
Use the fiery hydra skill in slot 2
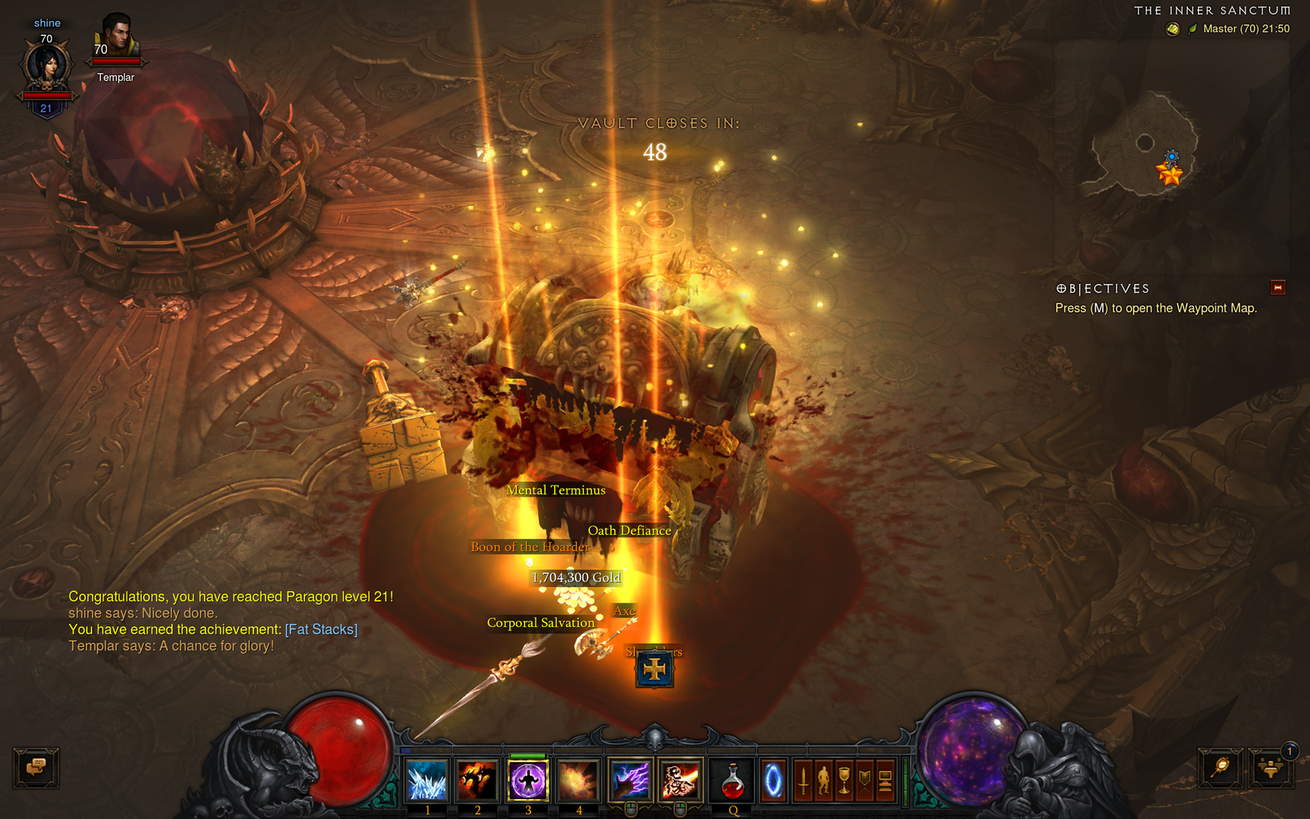point(477,779)
